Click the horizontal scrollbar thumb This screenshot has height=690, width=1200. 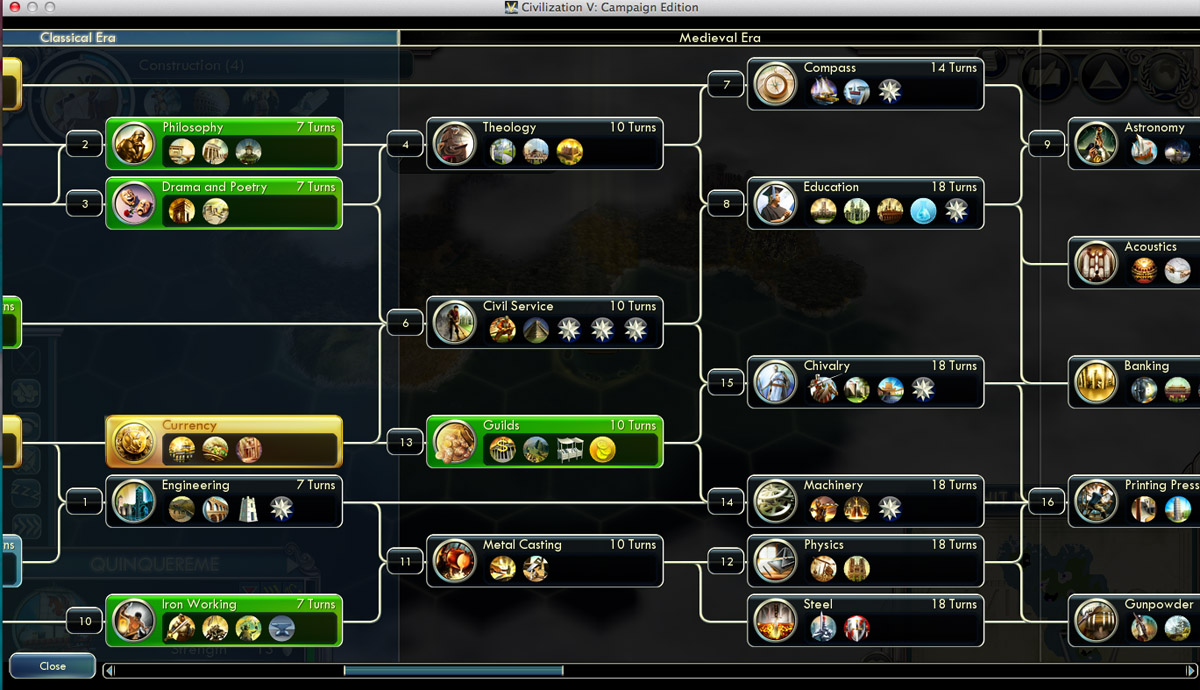[x=453, y=671]
